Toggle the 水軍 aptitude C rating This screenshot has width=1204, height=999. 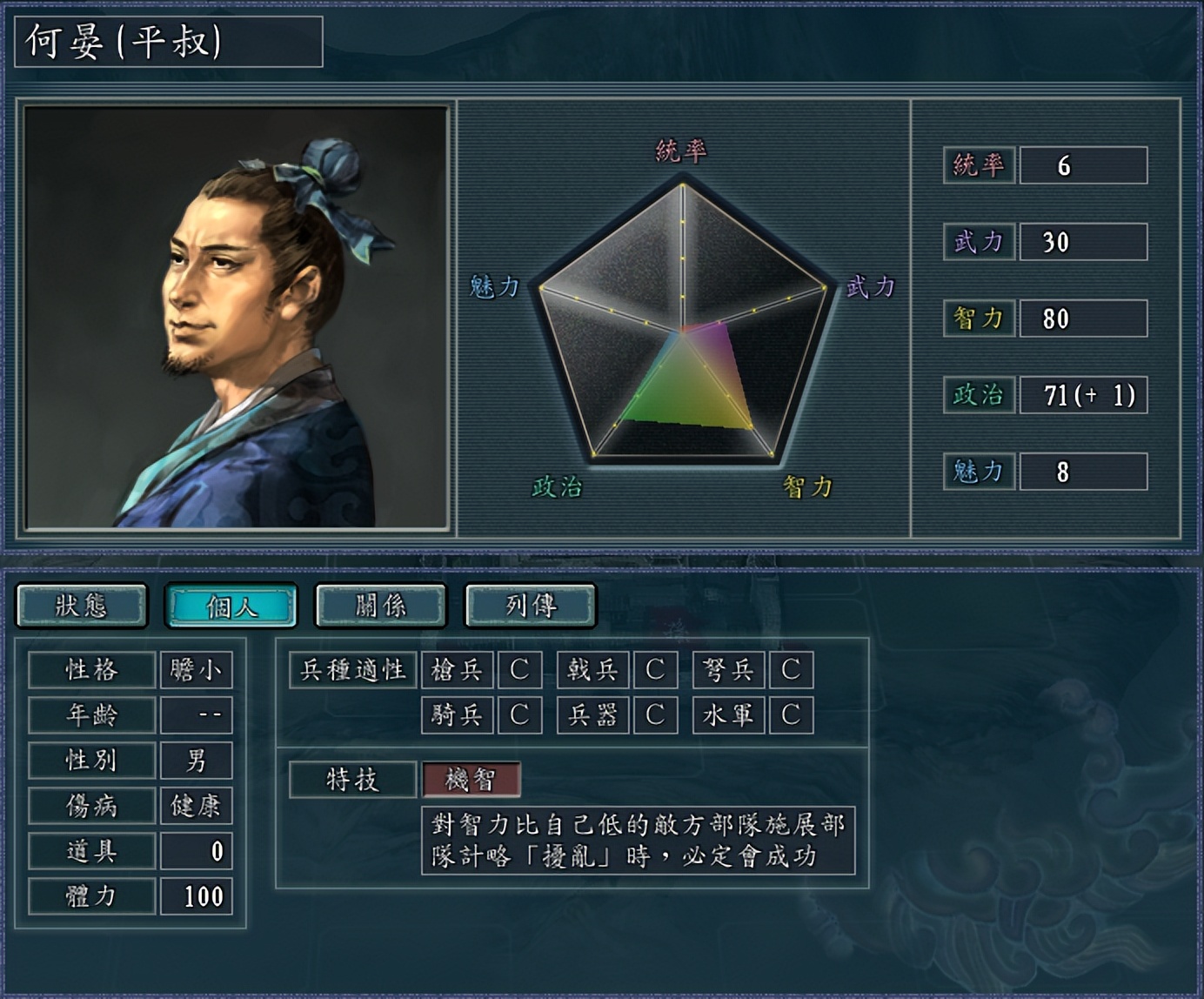[x=791, y=715]
